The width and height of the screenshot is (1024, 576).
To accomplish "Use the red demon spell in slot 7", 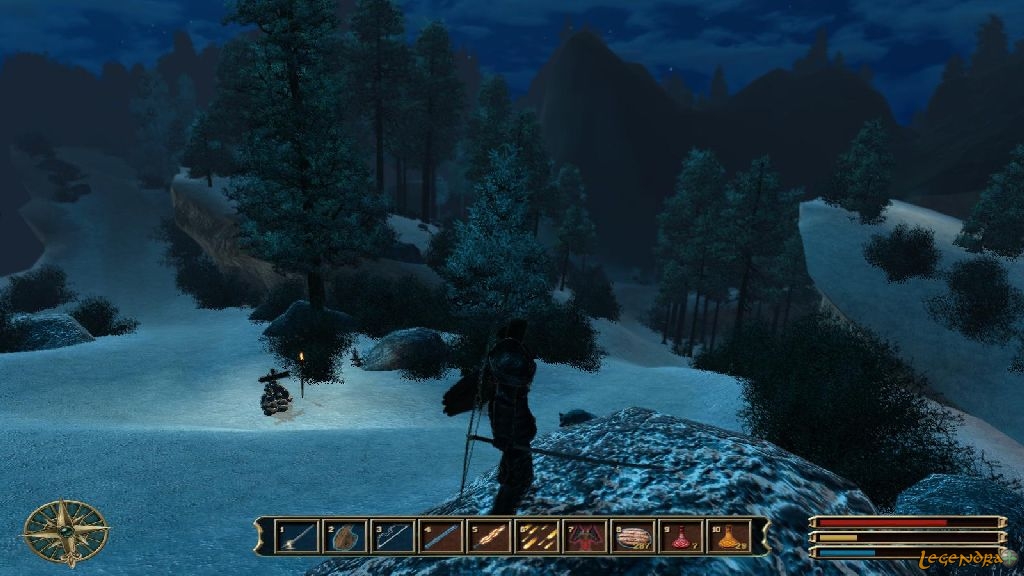I will tap(584, 537).
